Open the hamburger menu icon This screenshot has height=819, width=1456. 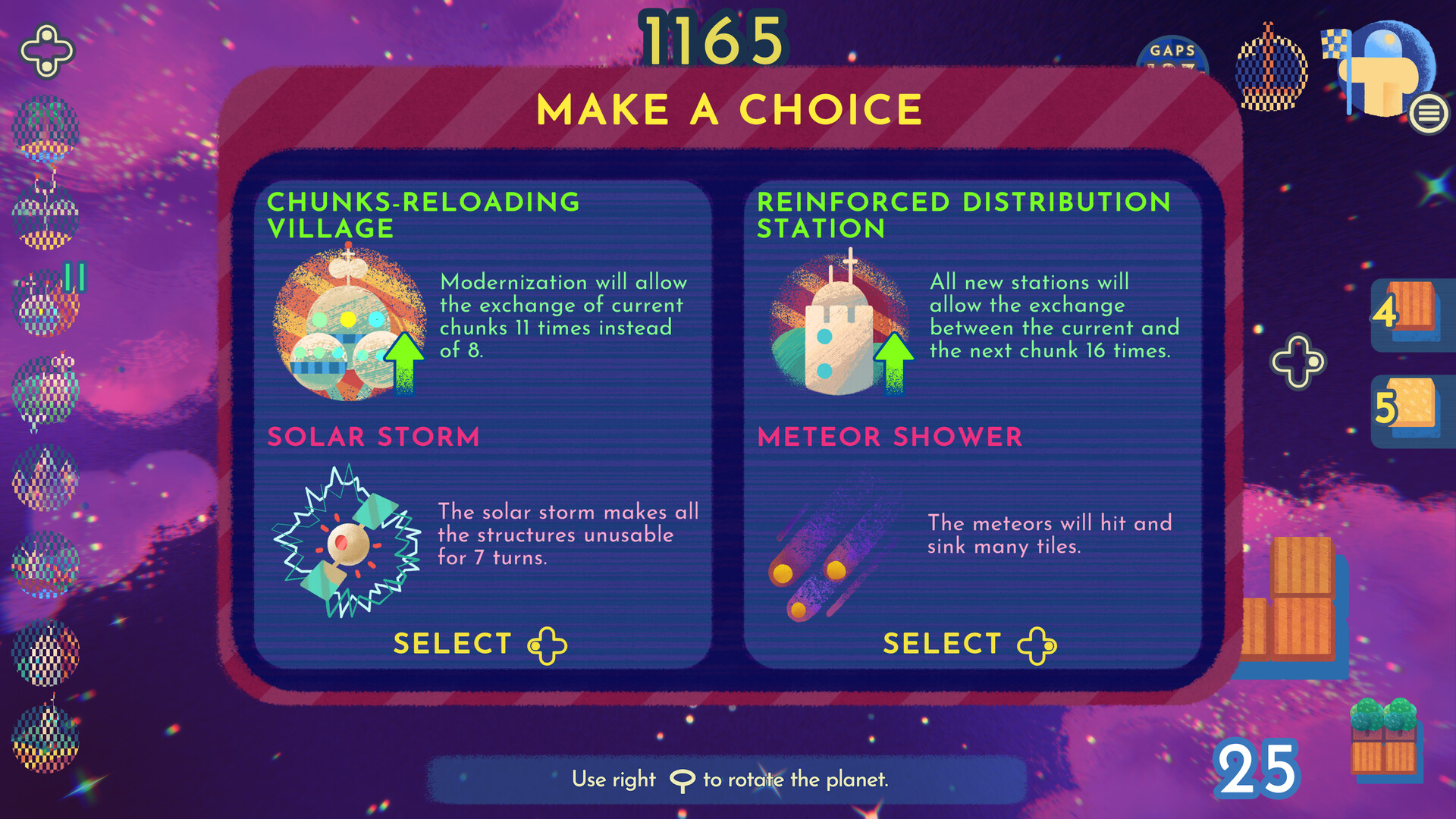(1429, 114)
